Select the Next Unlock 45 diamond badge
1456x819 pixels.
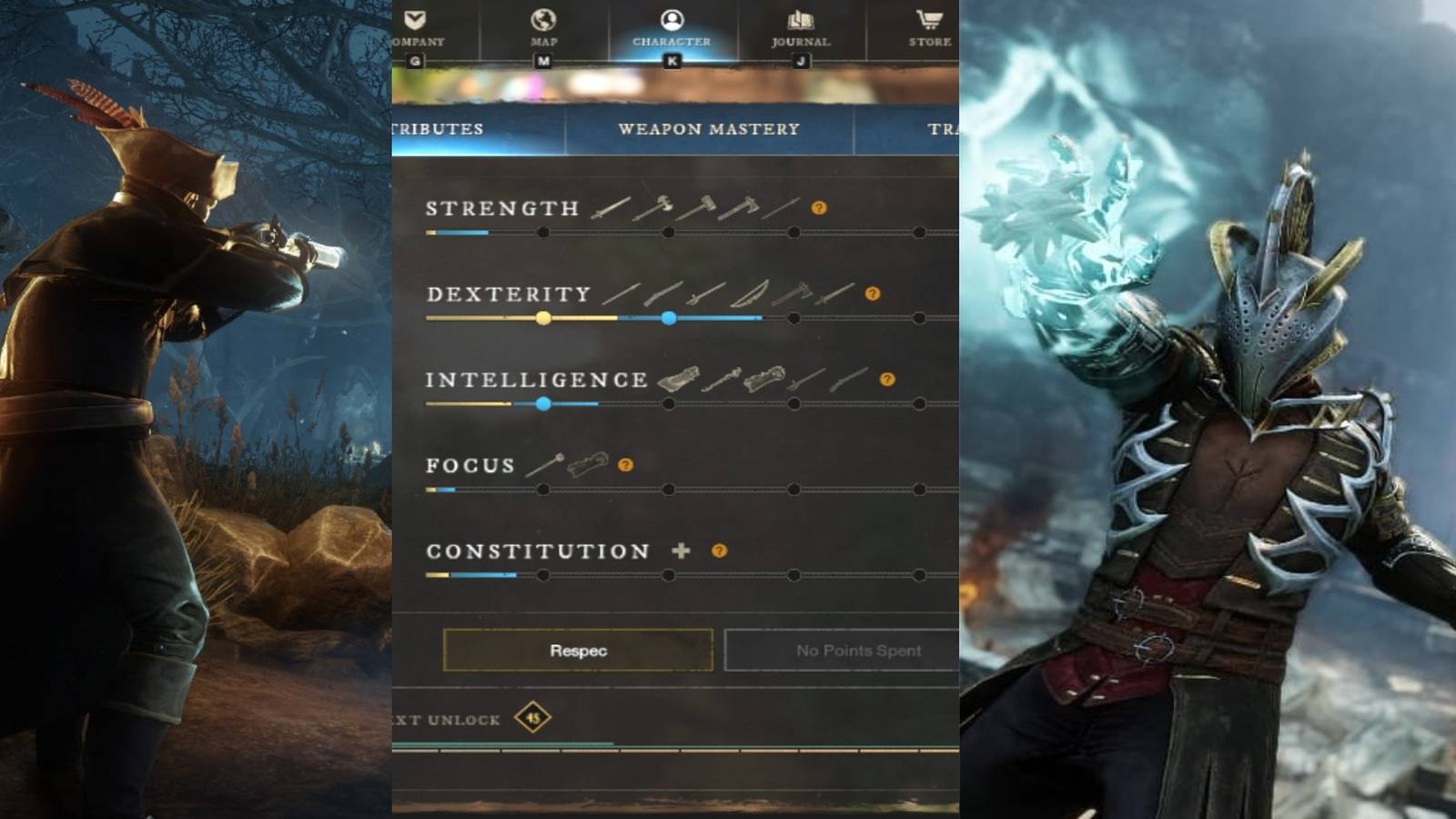point(535,720)
